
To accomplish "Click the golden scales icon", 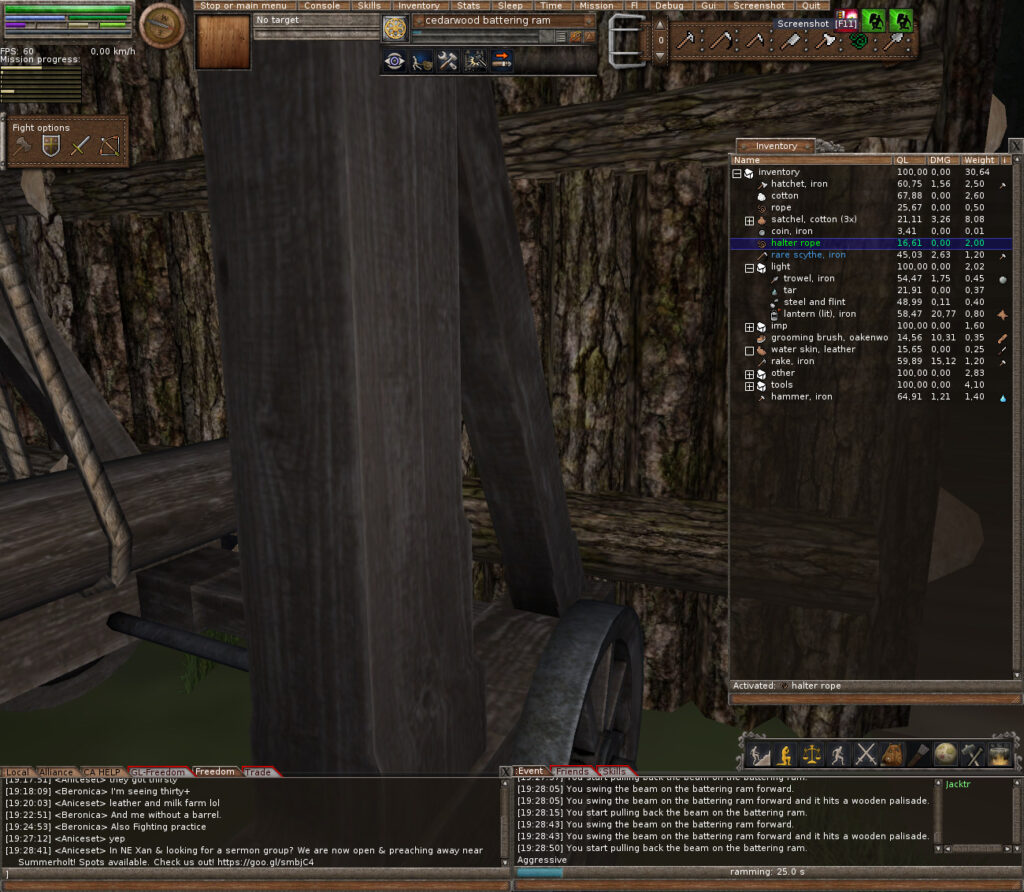I will (812, 754).
